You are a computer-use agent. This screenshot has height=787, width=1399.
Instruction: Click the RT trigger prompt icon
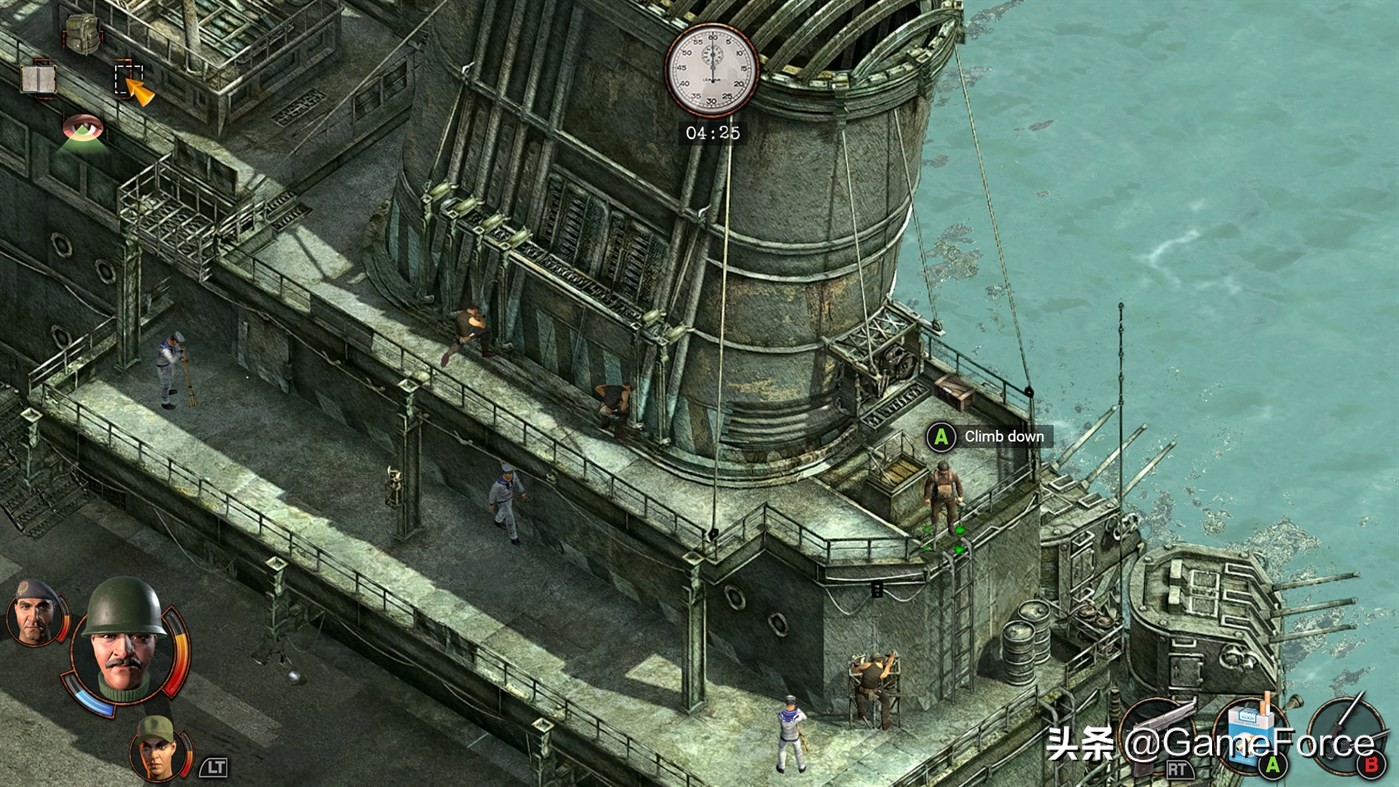[1180, 770]
